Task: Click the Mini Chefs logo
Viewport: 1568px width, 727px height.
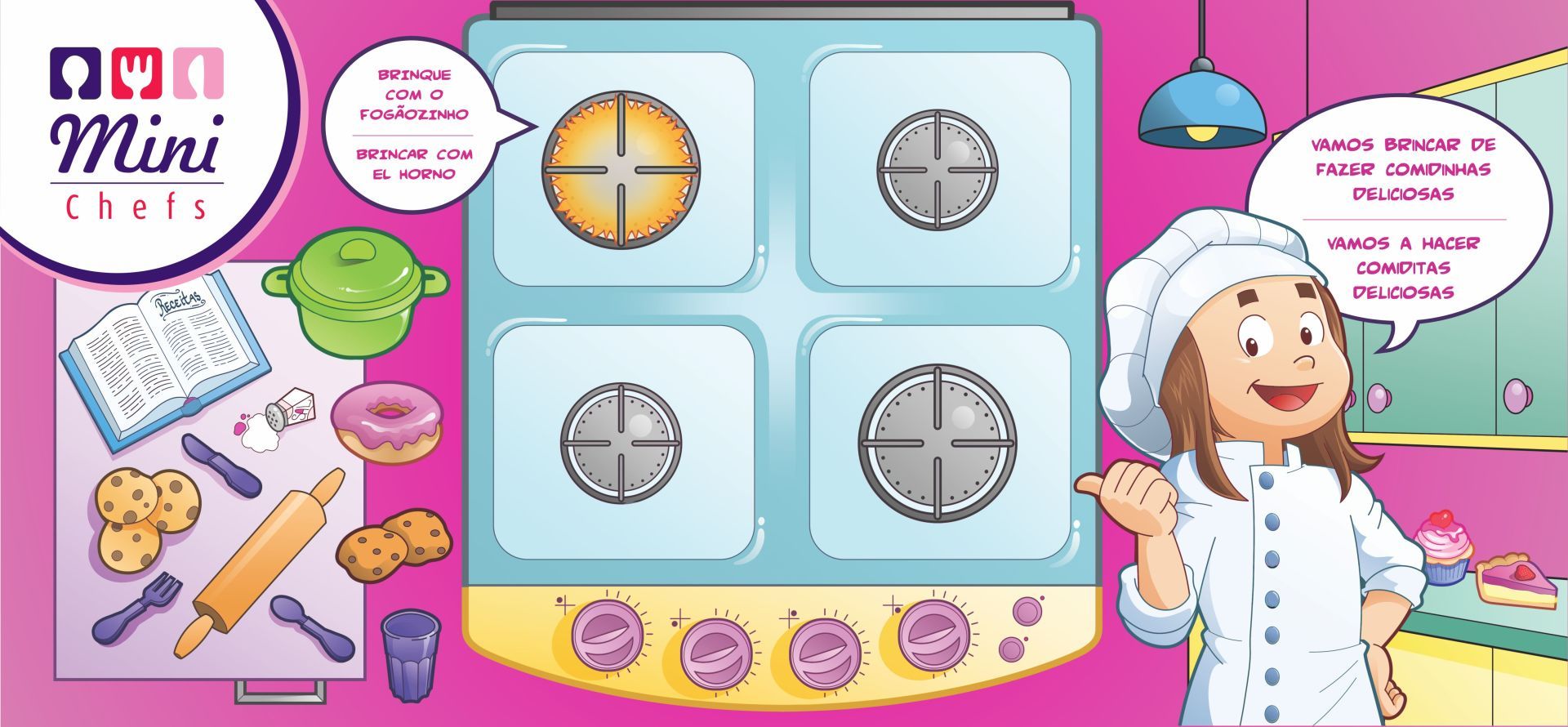Action: pos(137,131)
